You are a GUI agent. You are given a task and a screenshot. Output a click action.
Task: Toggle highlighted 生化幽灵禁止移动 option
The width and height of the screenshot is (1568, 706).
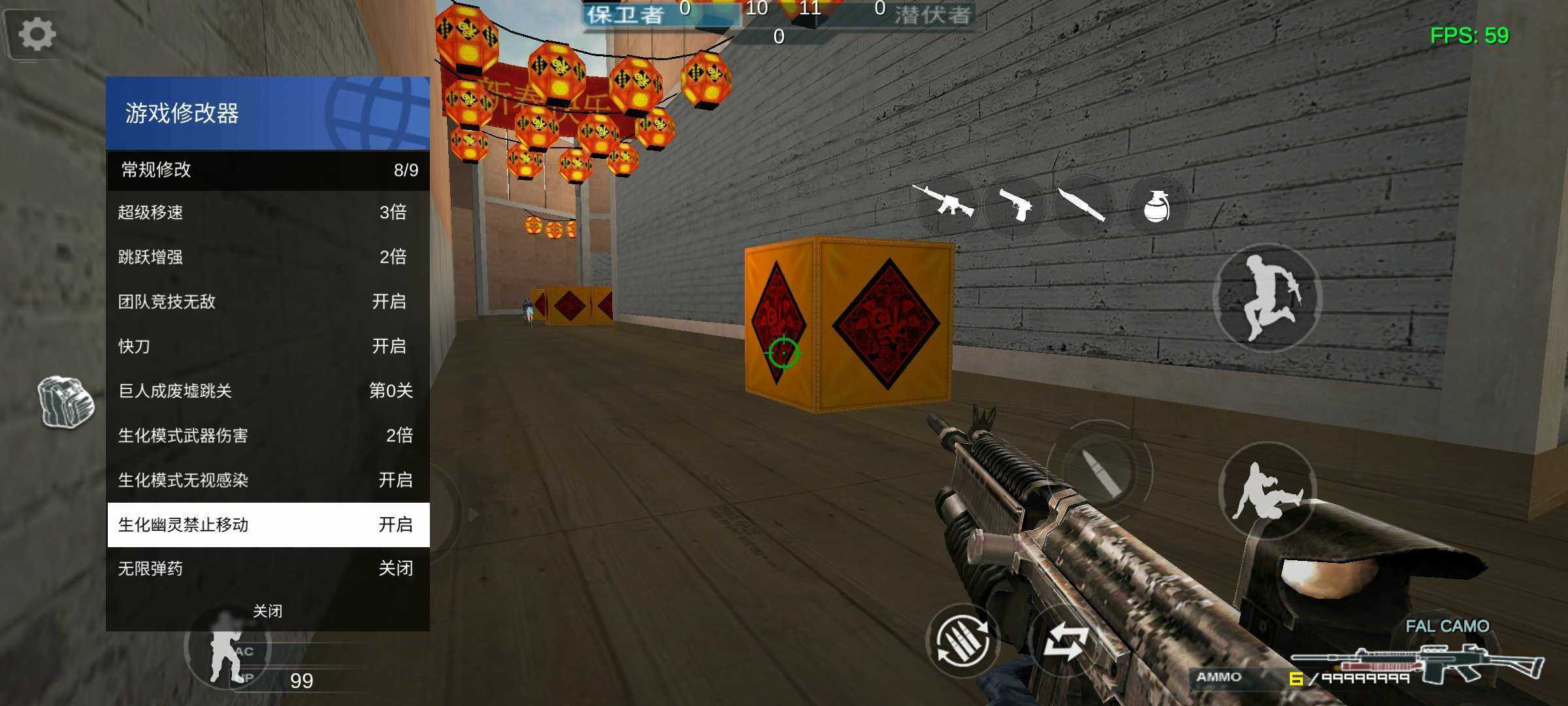(268, 524)
